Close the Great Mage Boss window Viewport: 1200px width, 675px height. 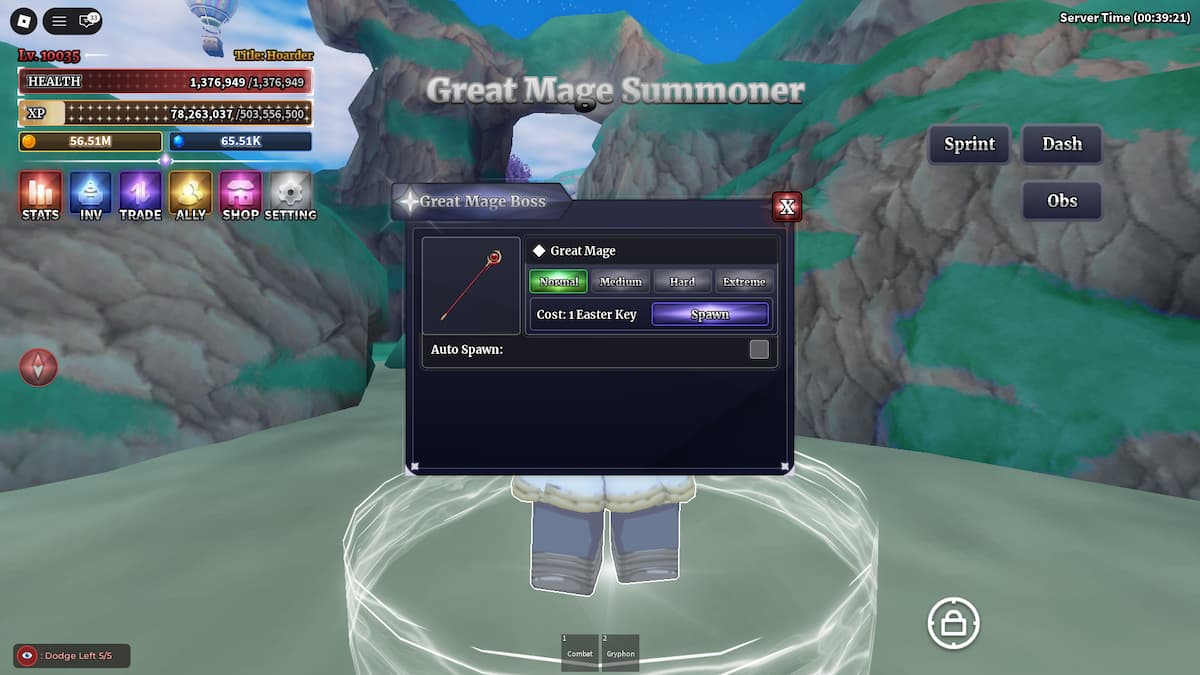(787, 207)
